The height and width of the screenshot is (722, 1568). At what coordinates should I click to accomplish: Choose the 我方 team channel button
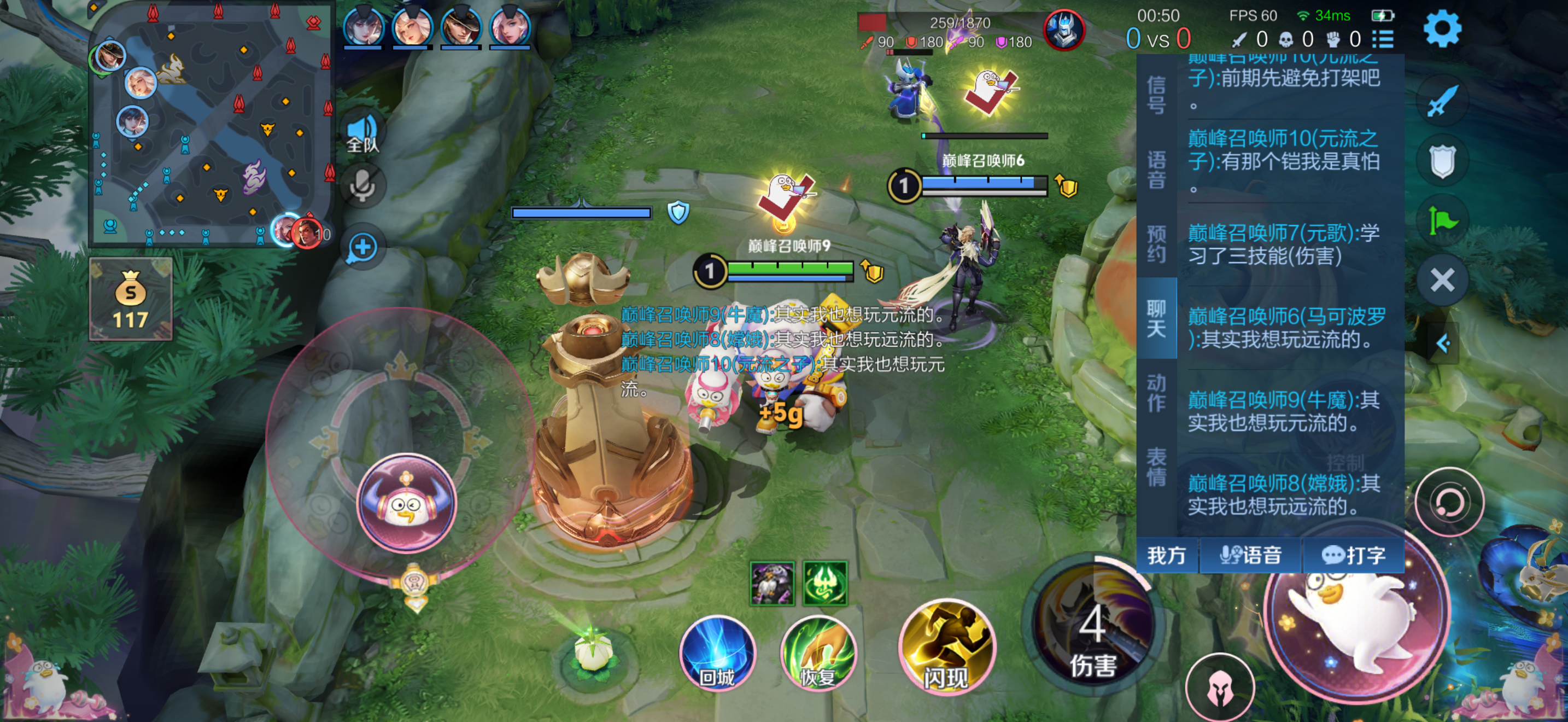(x=1166, y=555)
